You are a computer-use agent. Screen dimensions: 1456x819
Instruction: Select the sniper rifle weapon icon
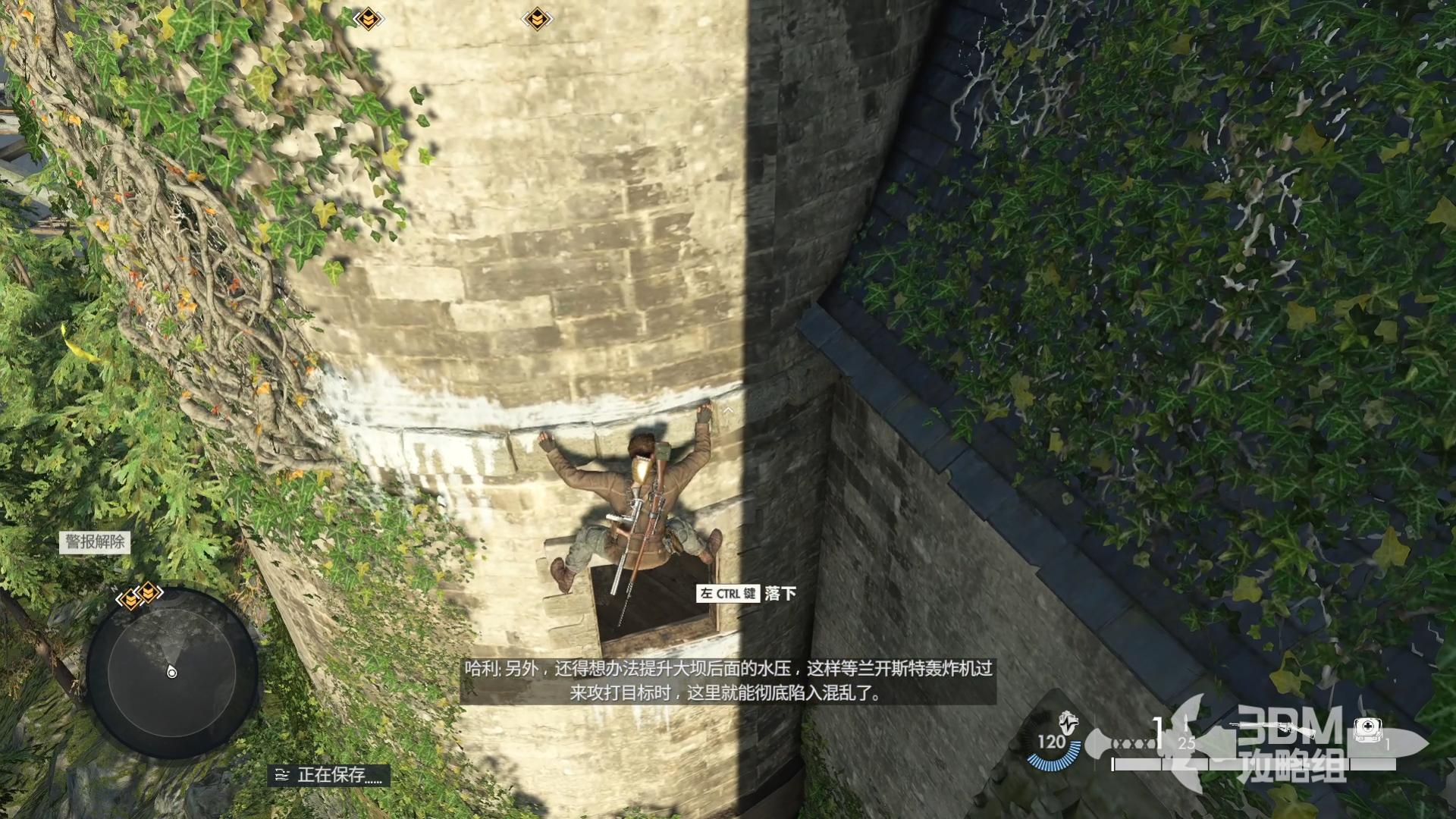[x=1274, y=729]
